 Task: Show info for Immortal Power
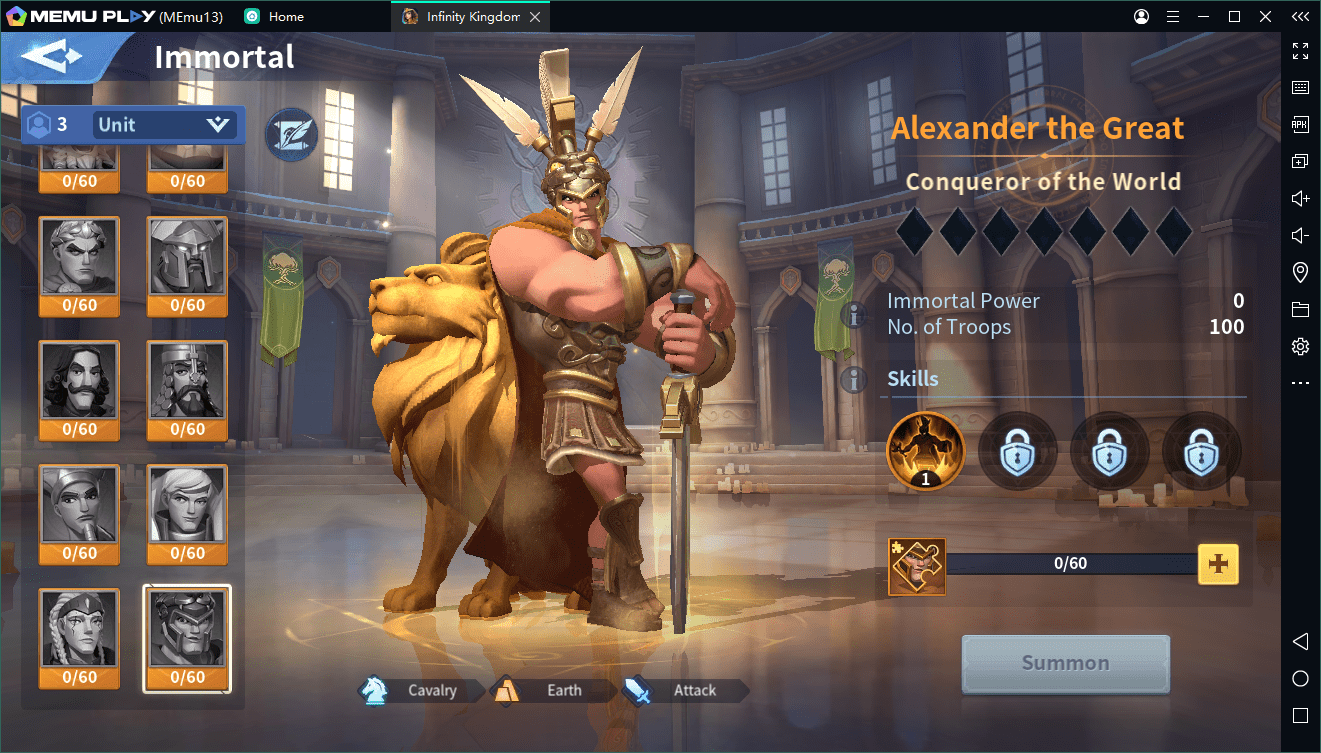[x=853, y=315]
